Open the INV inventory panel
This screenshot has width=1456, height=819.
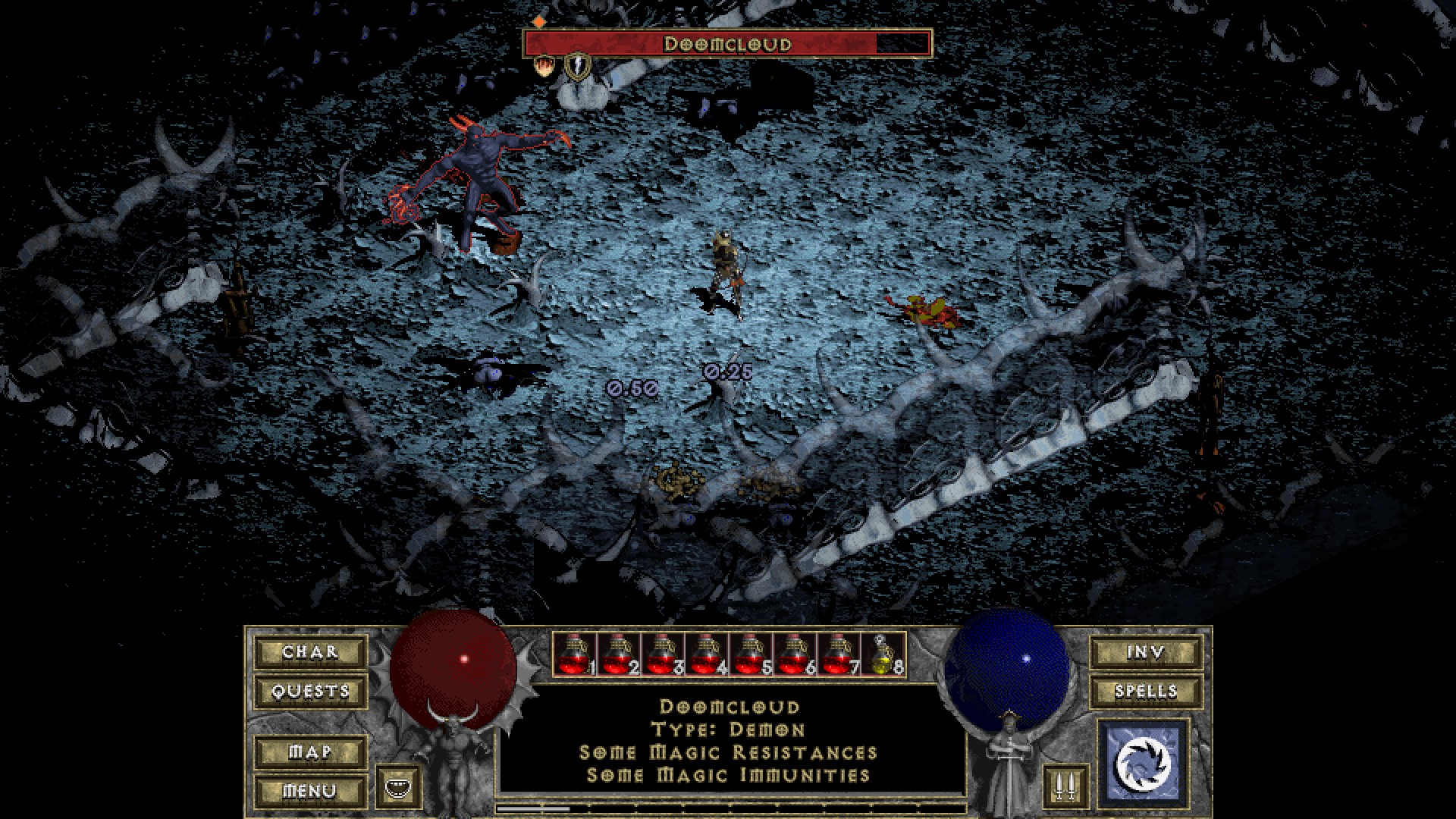1145,652
